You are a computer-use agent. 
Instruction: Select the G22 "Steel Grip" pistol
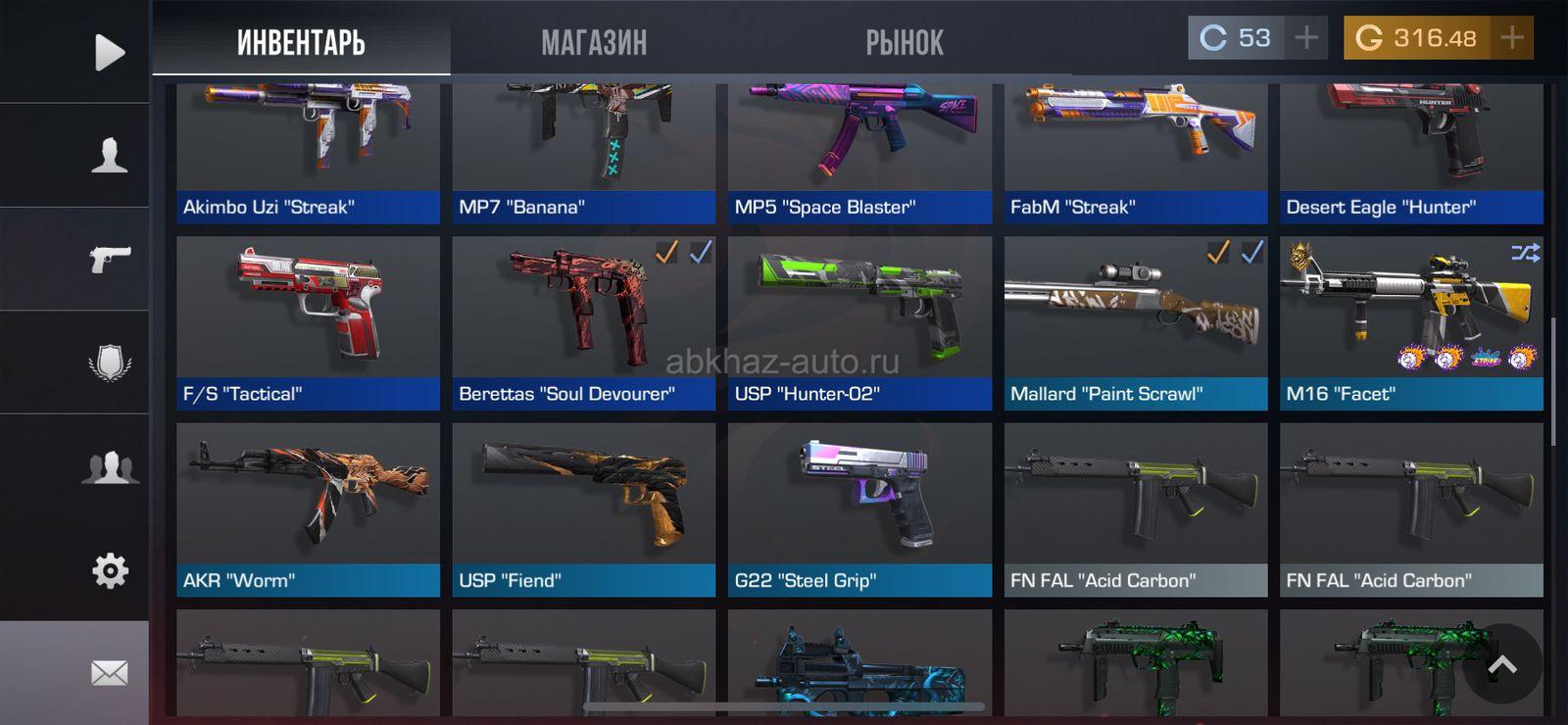[x=859, y=509]
